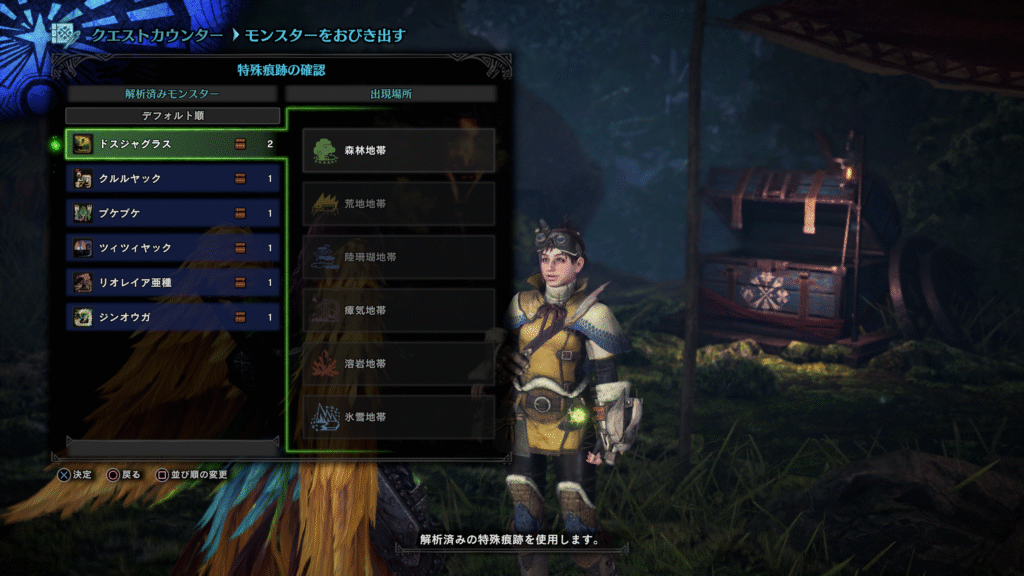
Task: Choose the ジンオウガ monster row
Action: 173,318
